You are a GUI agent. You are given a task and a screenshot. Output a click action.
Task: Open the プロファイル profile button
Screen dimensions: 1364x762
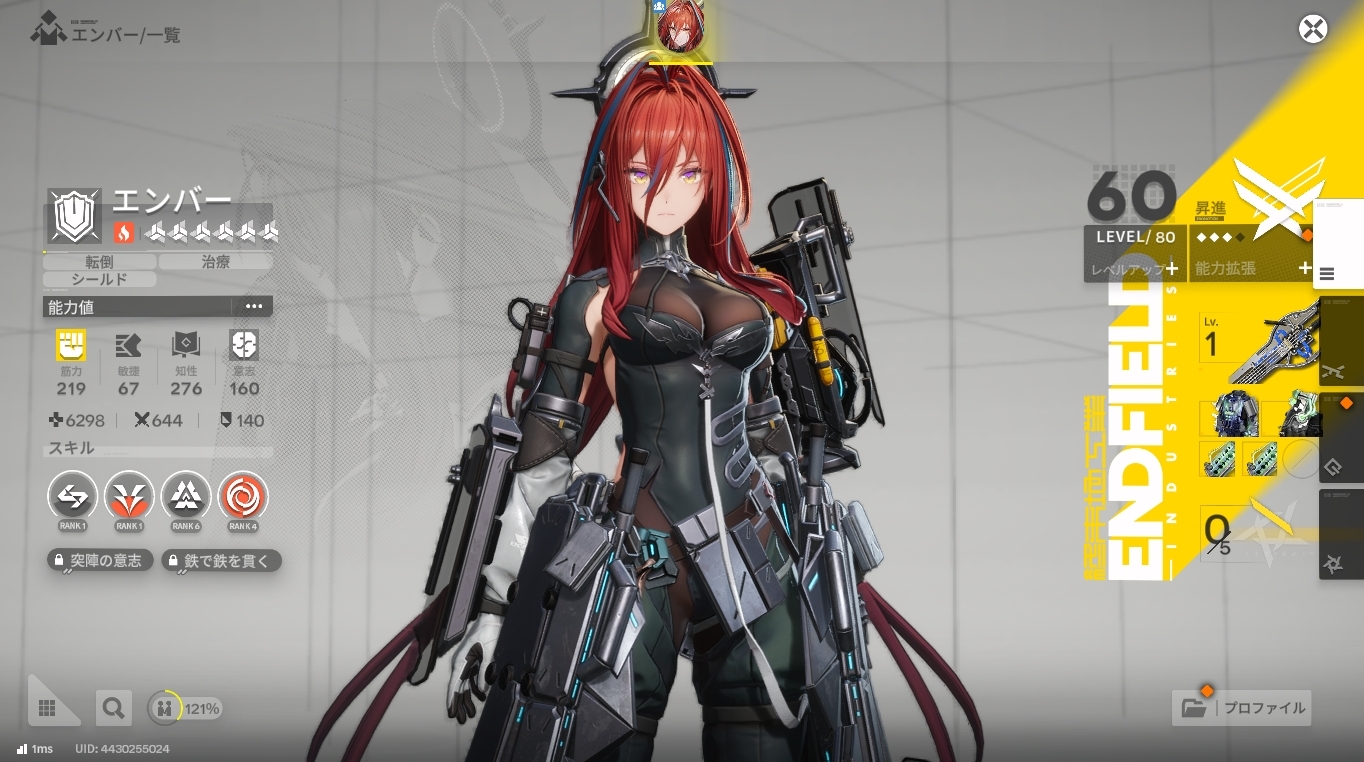pyautogui.click(x=1242, y=708)
